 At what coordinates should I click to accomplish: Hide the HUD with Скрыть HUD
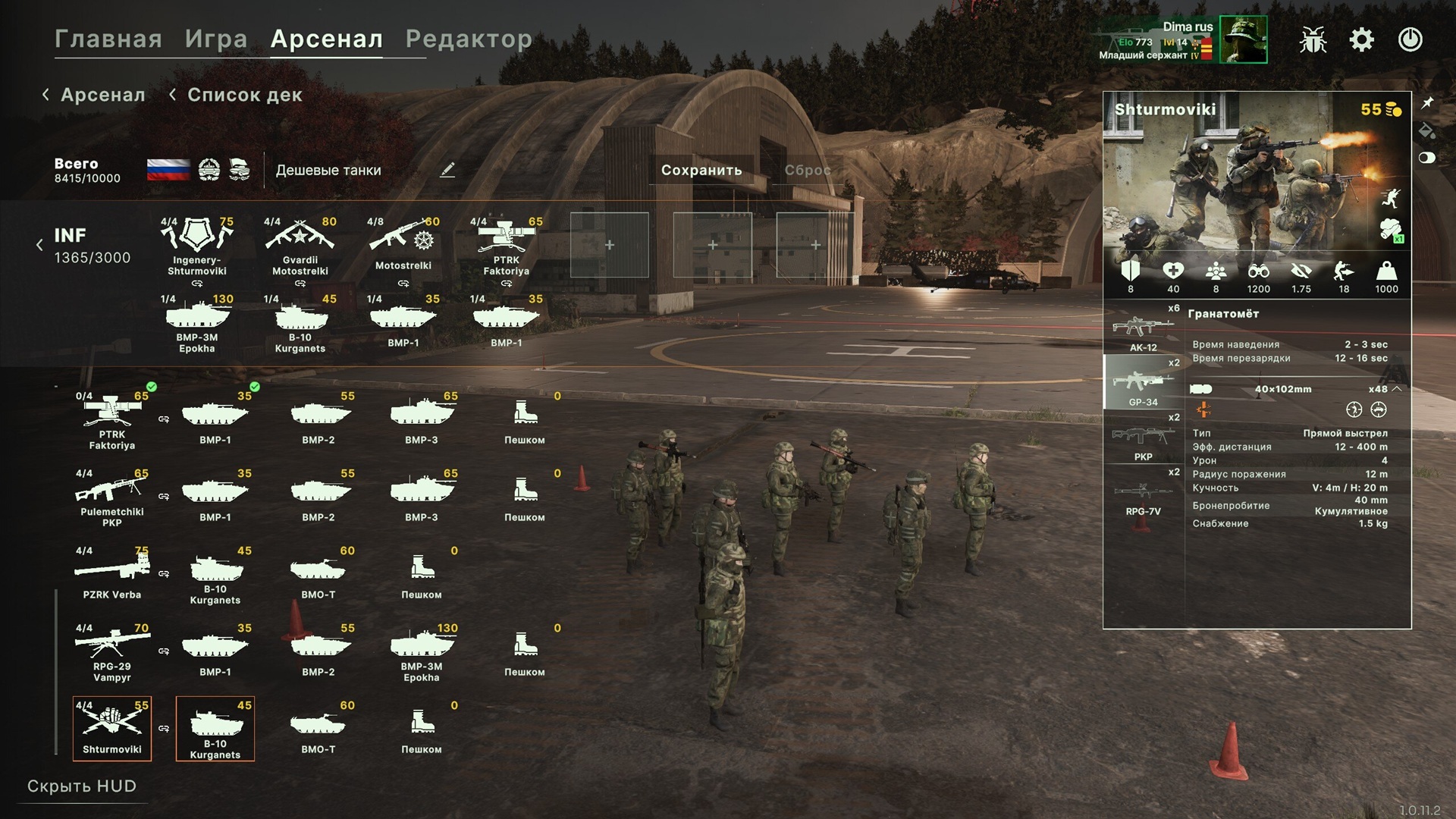pos(82,786)
